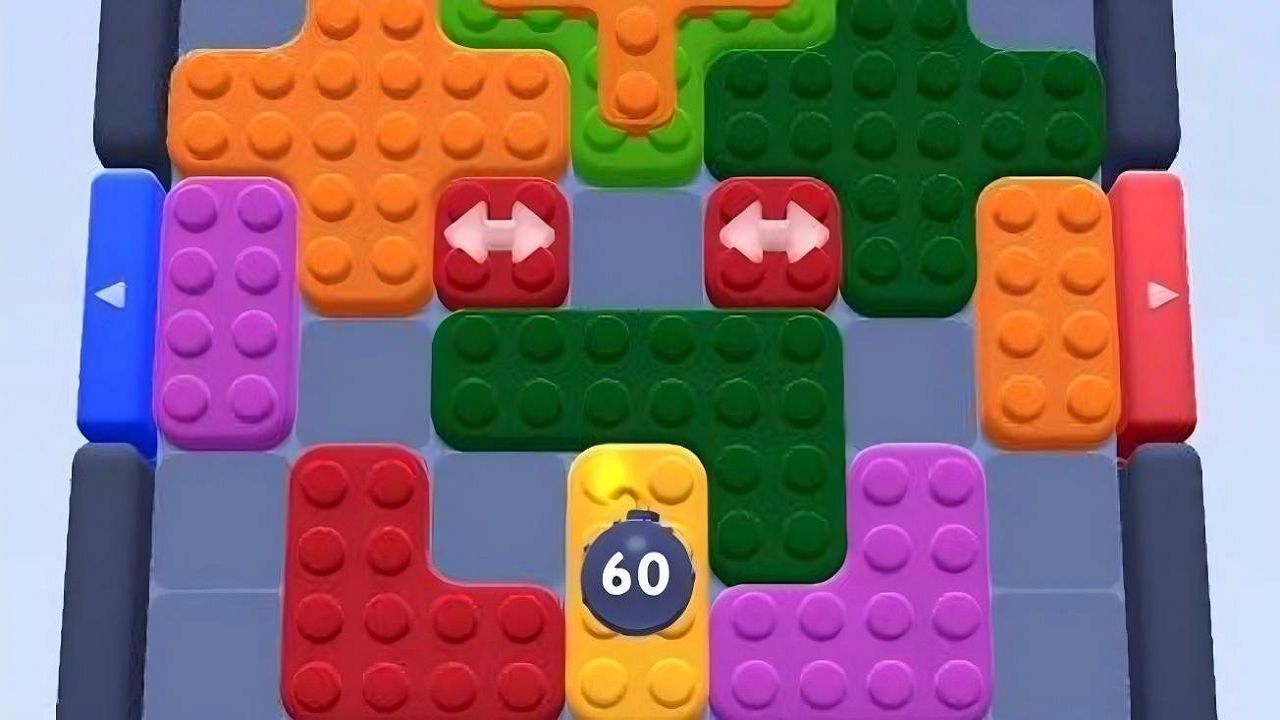Pick the small orange T-shaped block
The image size is (1280, 720).
(x=636, y=60)
